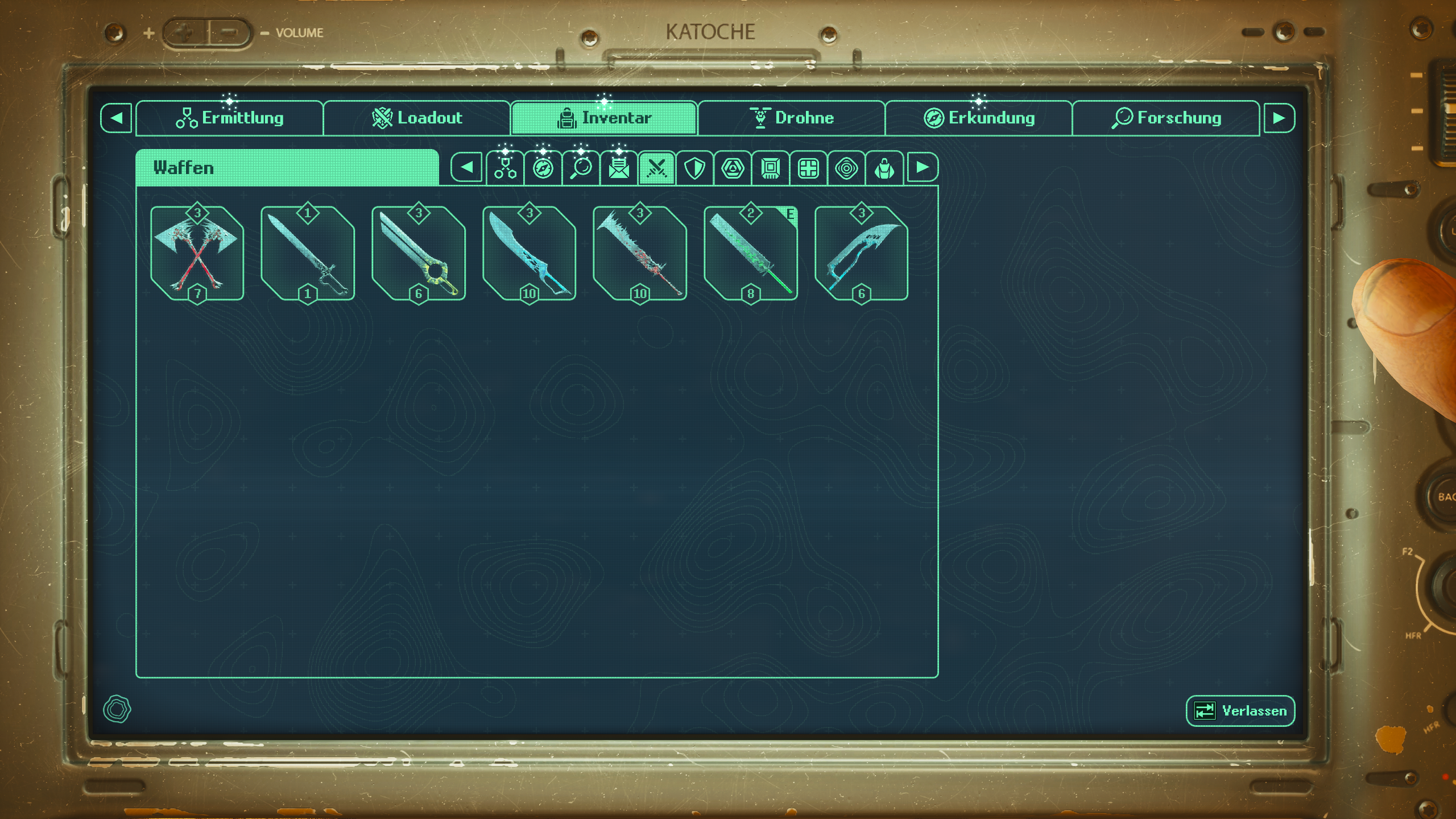Click the hexagon resource category filter
This screenshot has height=819, width=1456.
pos(733,167)
